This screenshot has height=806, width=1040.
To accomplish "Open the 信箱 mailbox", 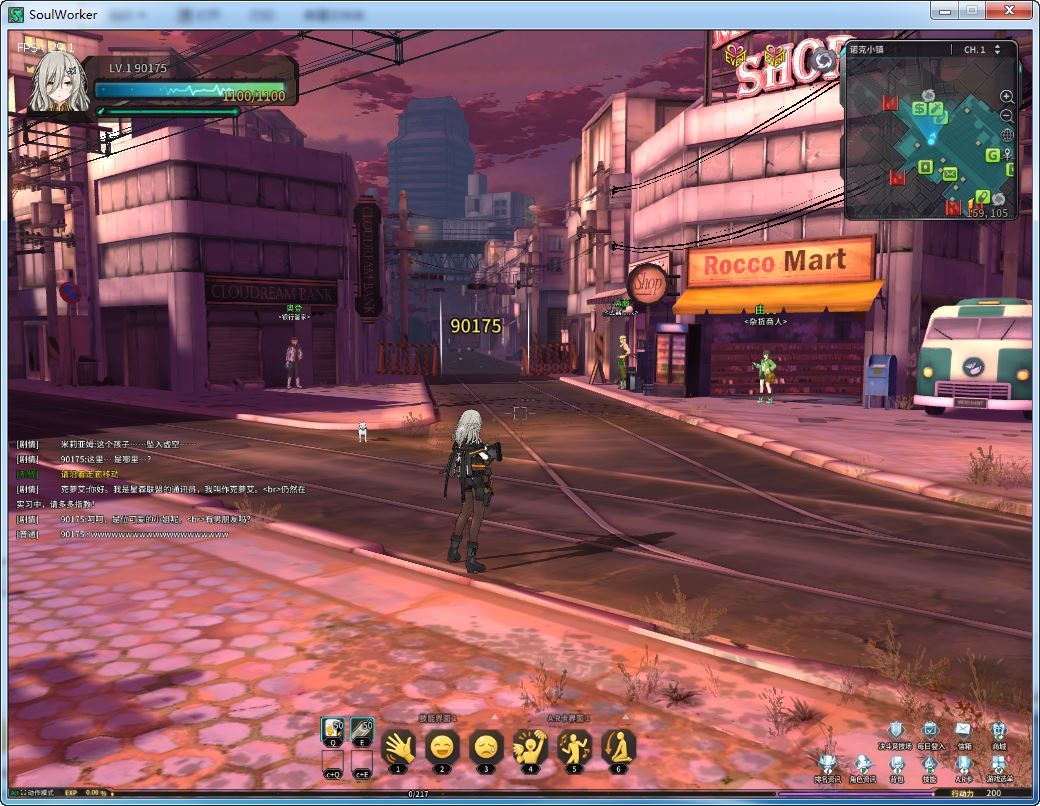I will click(x=964, y=732).
